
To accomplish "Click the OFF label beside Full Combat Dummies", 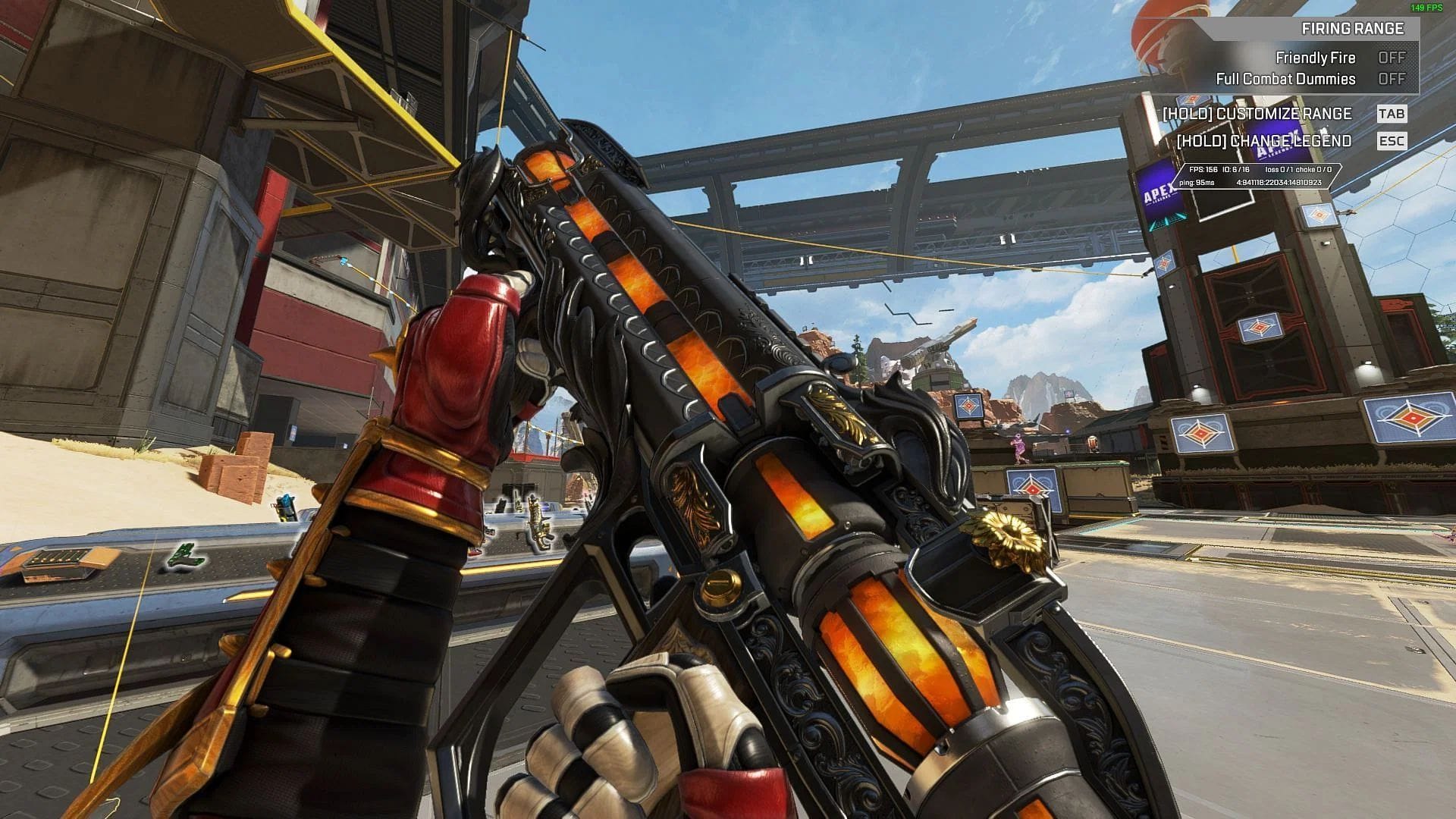I will click(1393, 78).
